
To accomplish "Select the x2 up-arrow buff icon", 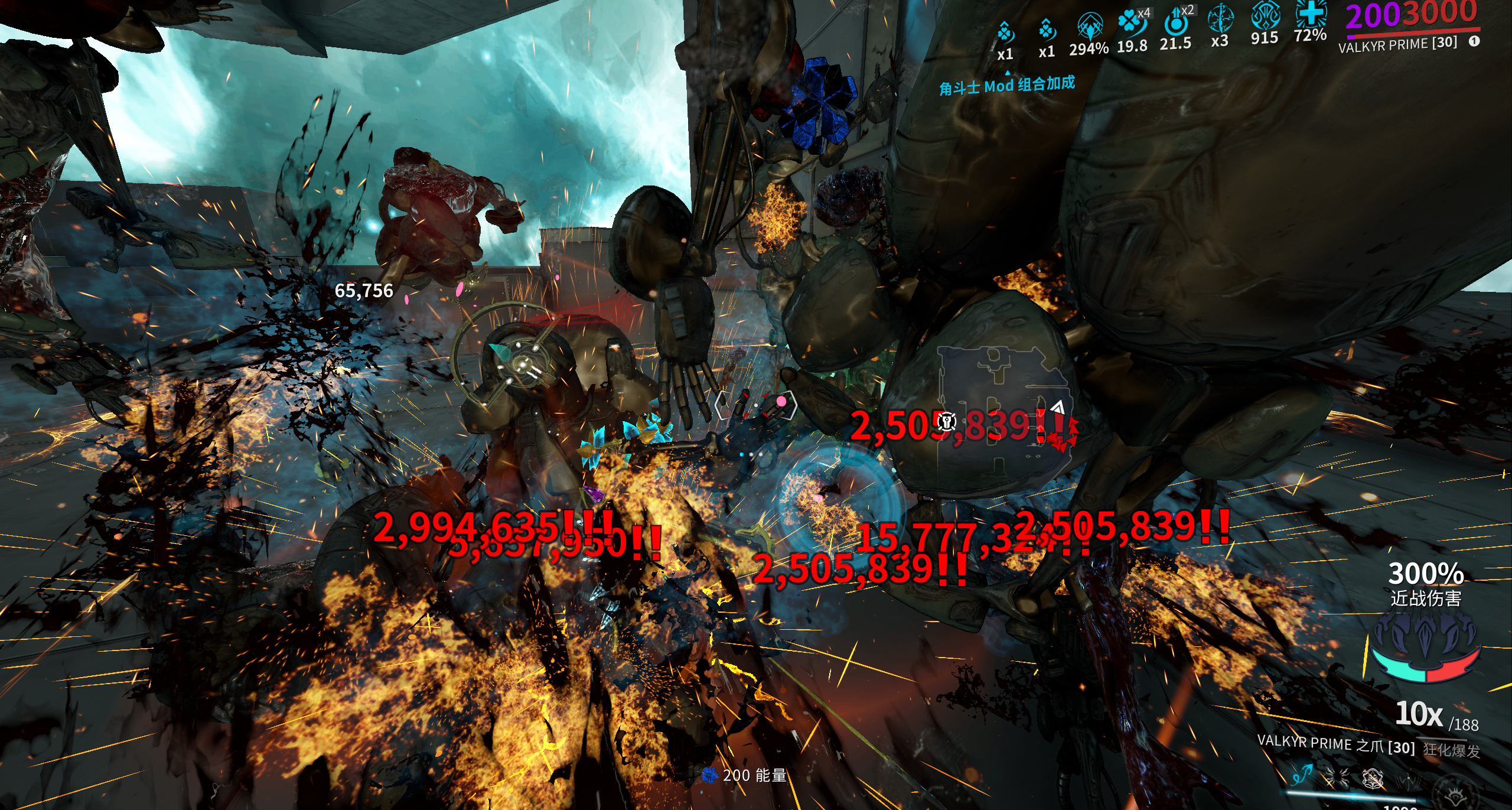I will [1175, 22].
